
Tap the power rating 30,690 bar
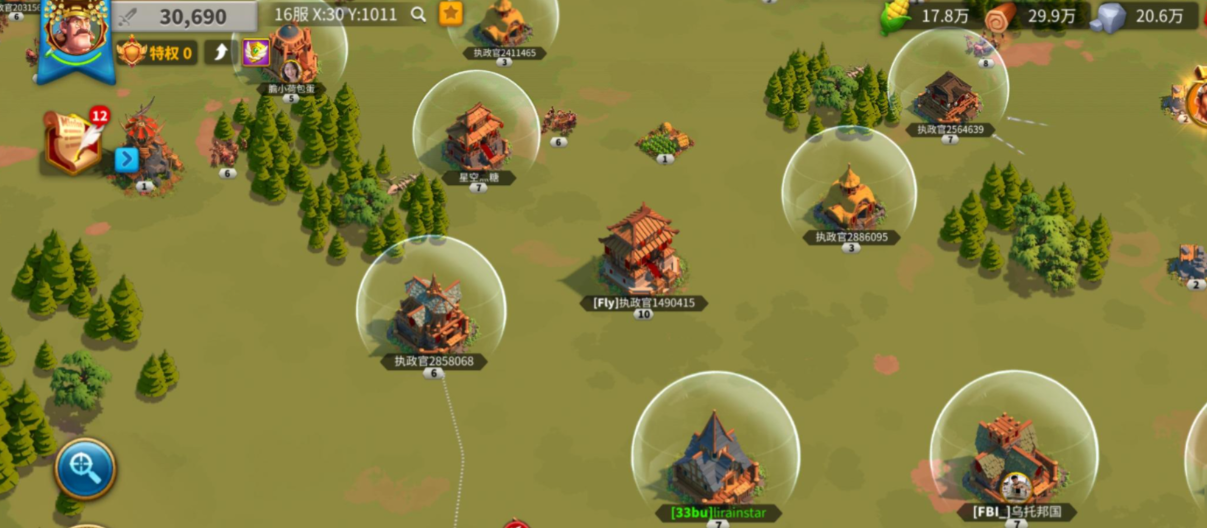pos(185,16)
